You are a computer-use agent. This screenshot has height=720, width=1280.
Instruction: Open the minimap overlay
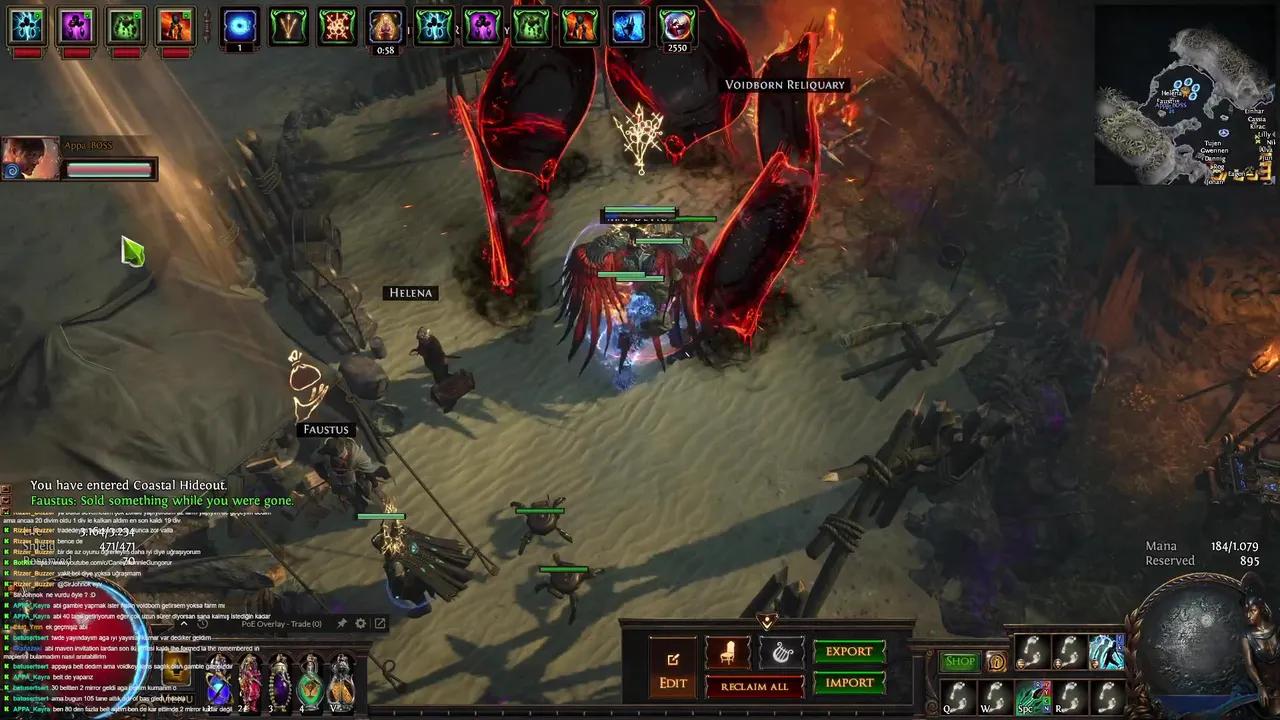1185,95
